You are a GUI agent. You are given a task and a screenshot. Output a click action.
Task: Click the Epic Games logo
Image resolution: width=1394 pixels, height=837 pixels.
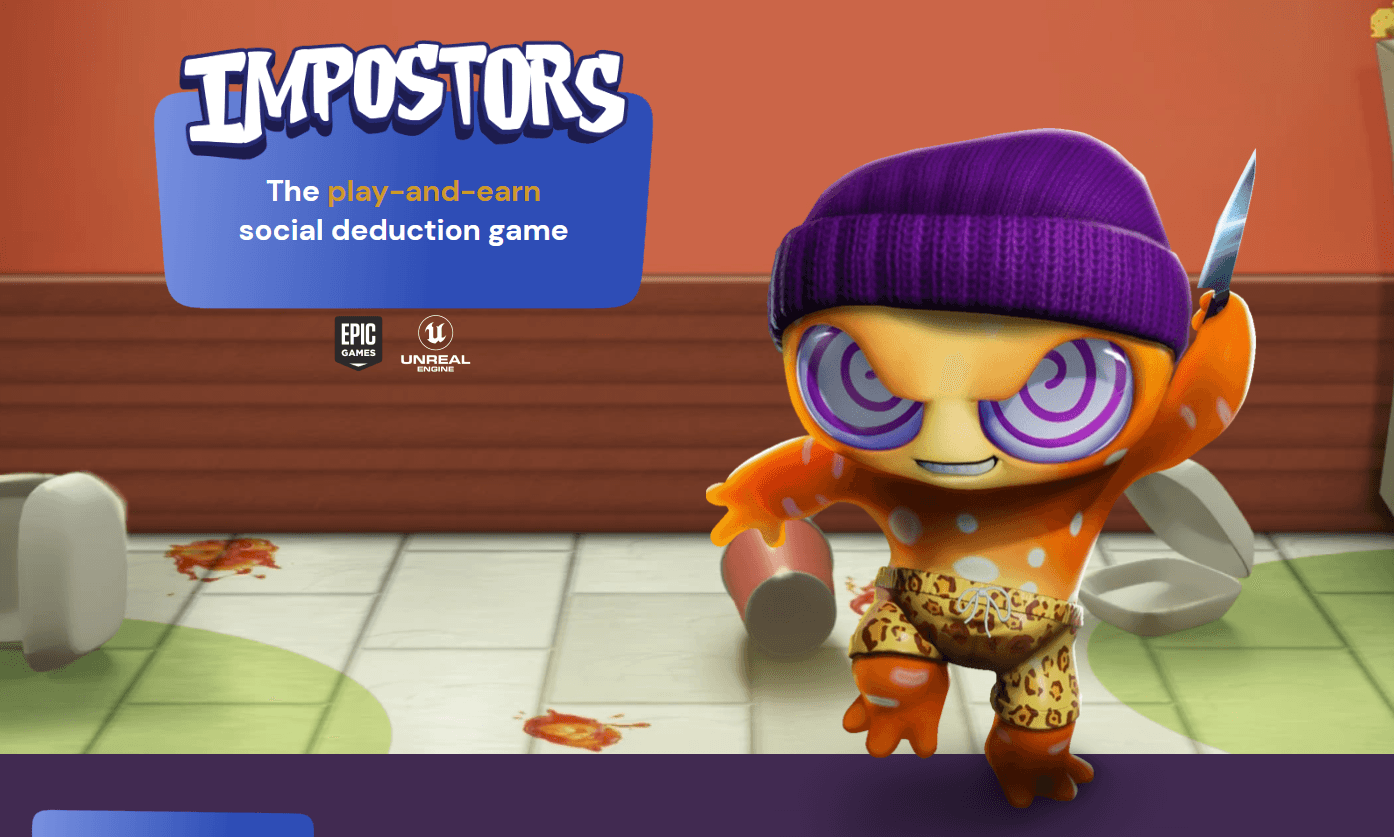coord(358,343)
